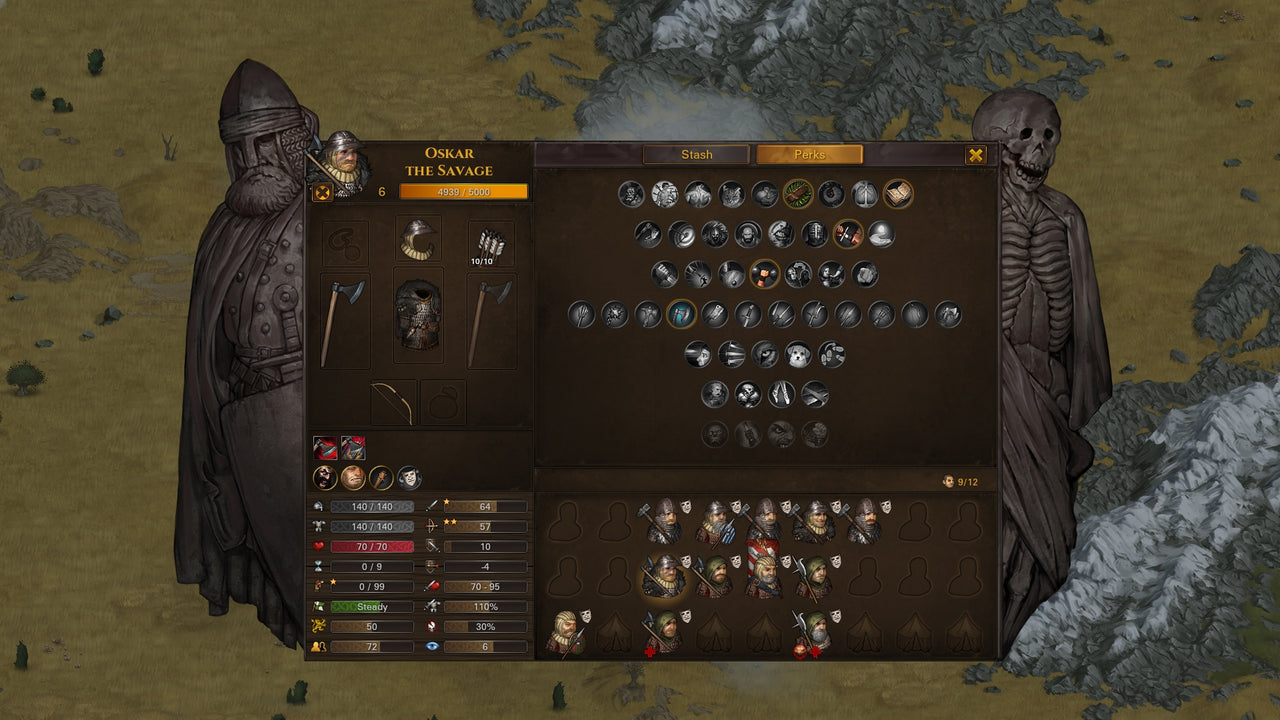Click the Fearsome skull perk icon
1280x720 pixels.
[x=748, y=394]
